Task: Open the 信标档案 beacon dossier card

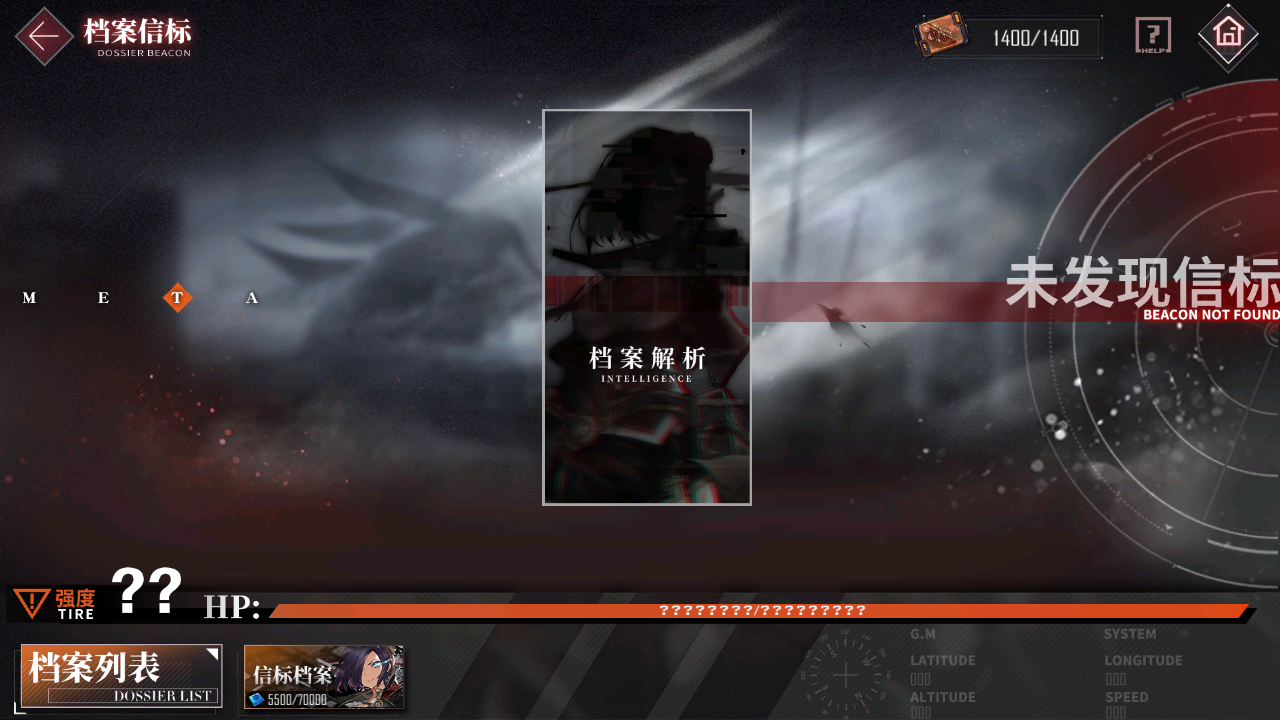Action: tap(322, 676)
